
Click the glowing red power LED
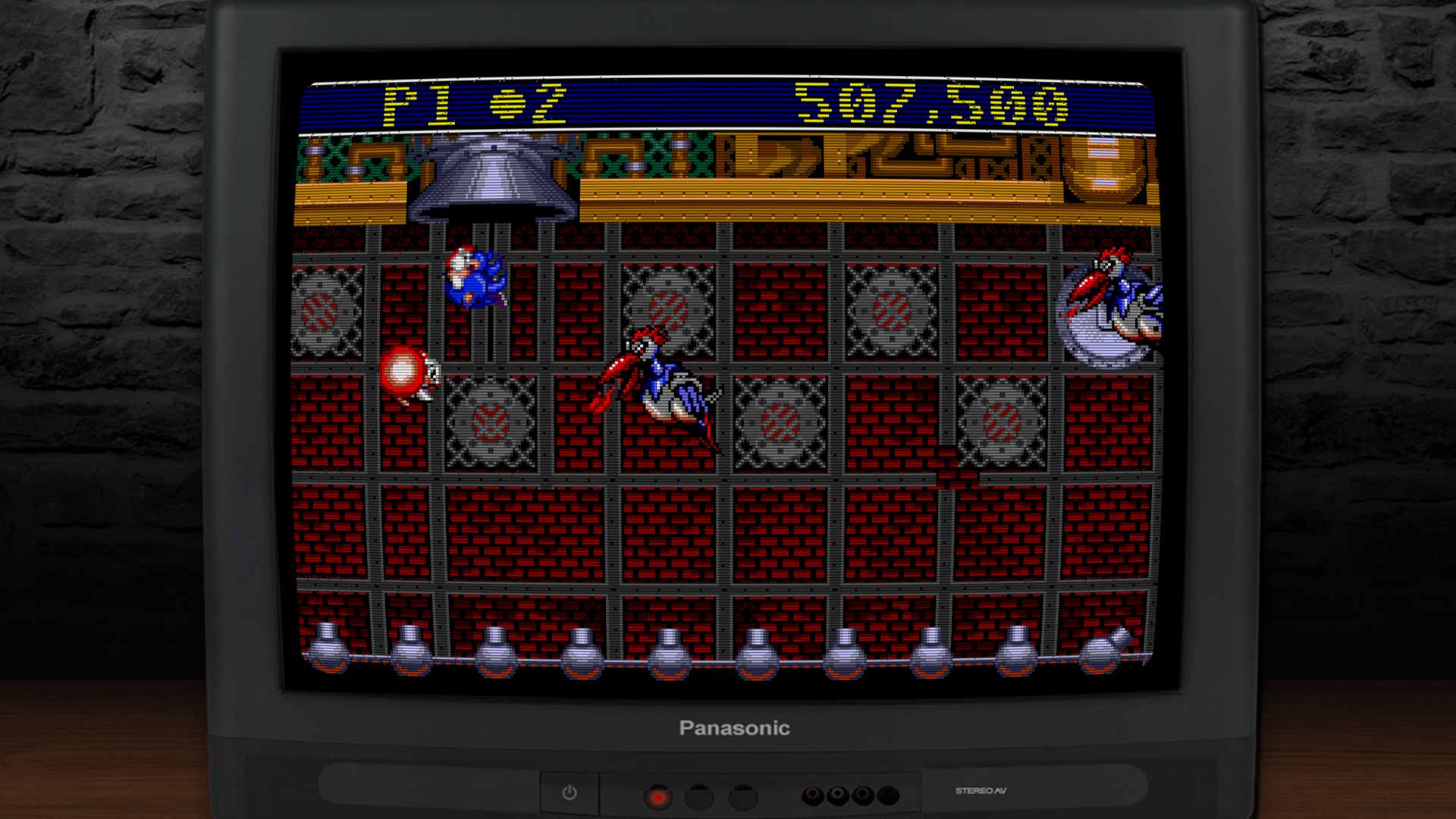tap(658, 797)
